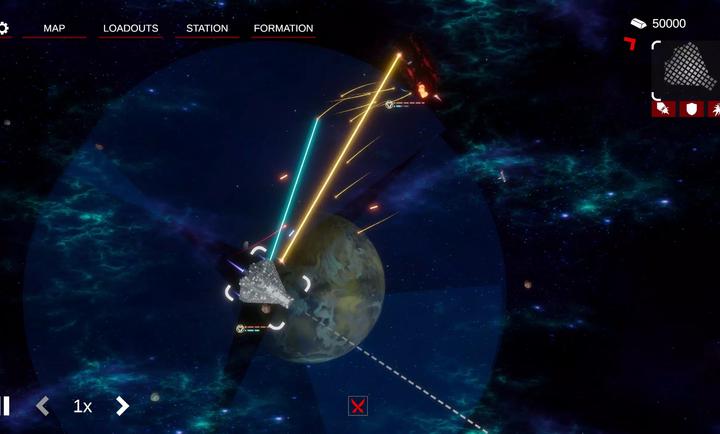Open the MAP tab
The width and height of the screenshot is (720, 434).
click(54, 28)
